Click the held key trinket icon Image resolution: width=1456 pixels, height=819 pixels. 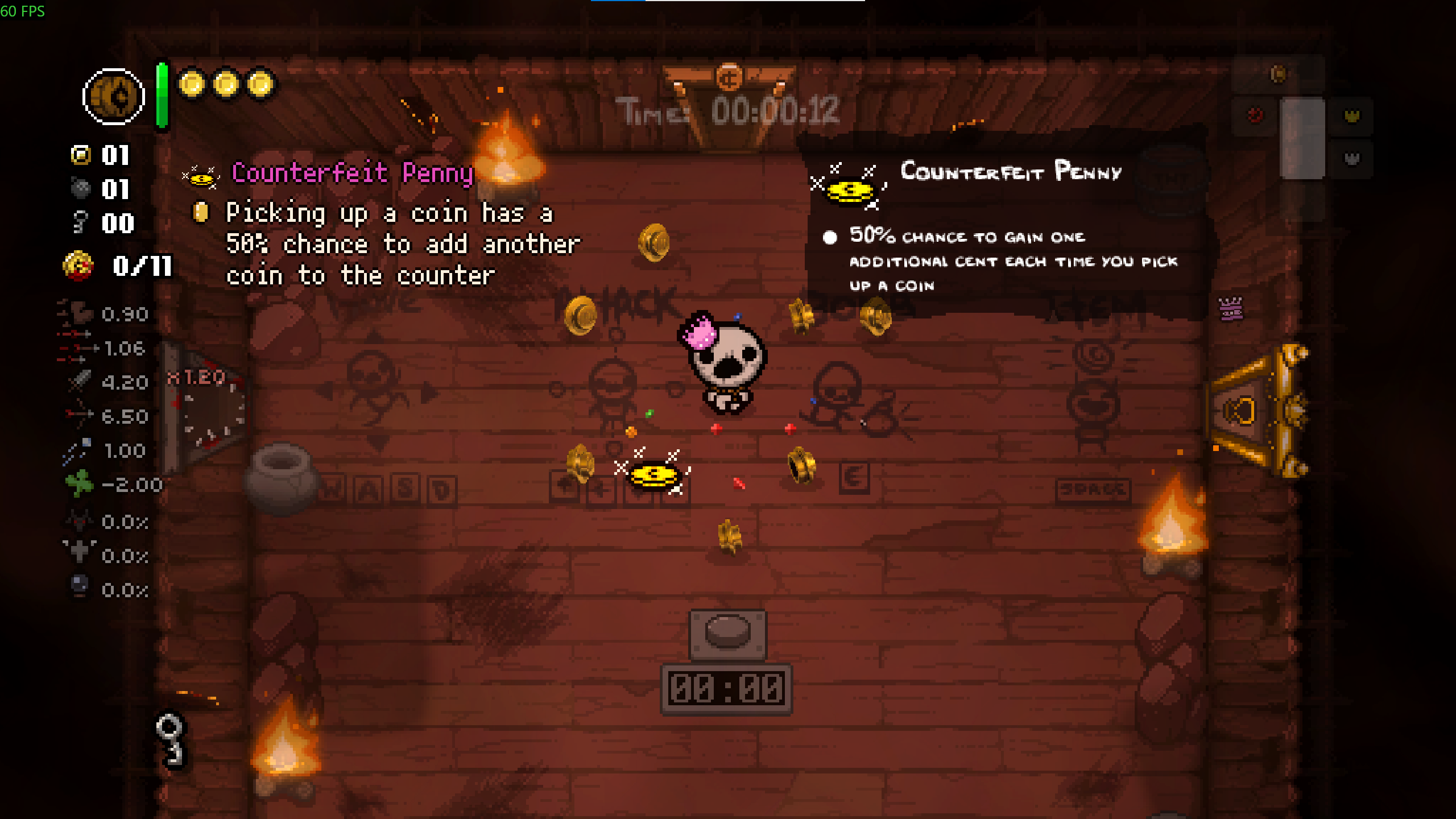point(170,739)
